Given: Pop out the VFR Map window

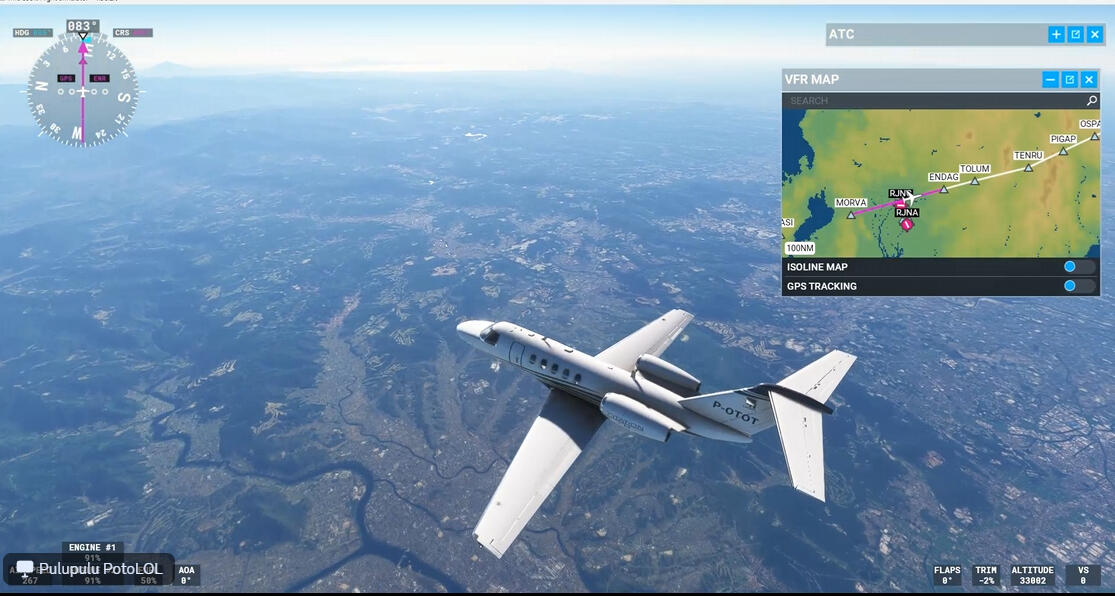Looking at the screenshot, I should point(1069,79).
